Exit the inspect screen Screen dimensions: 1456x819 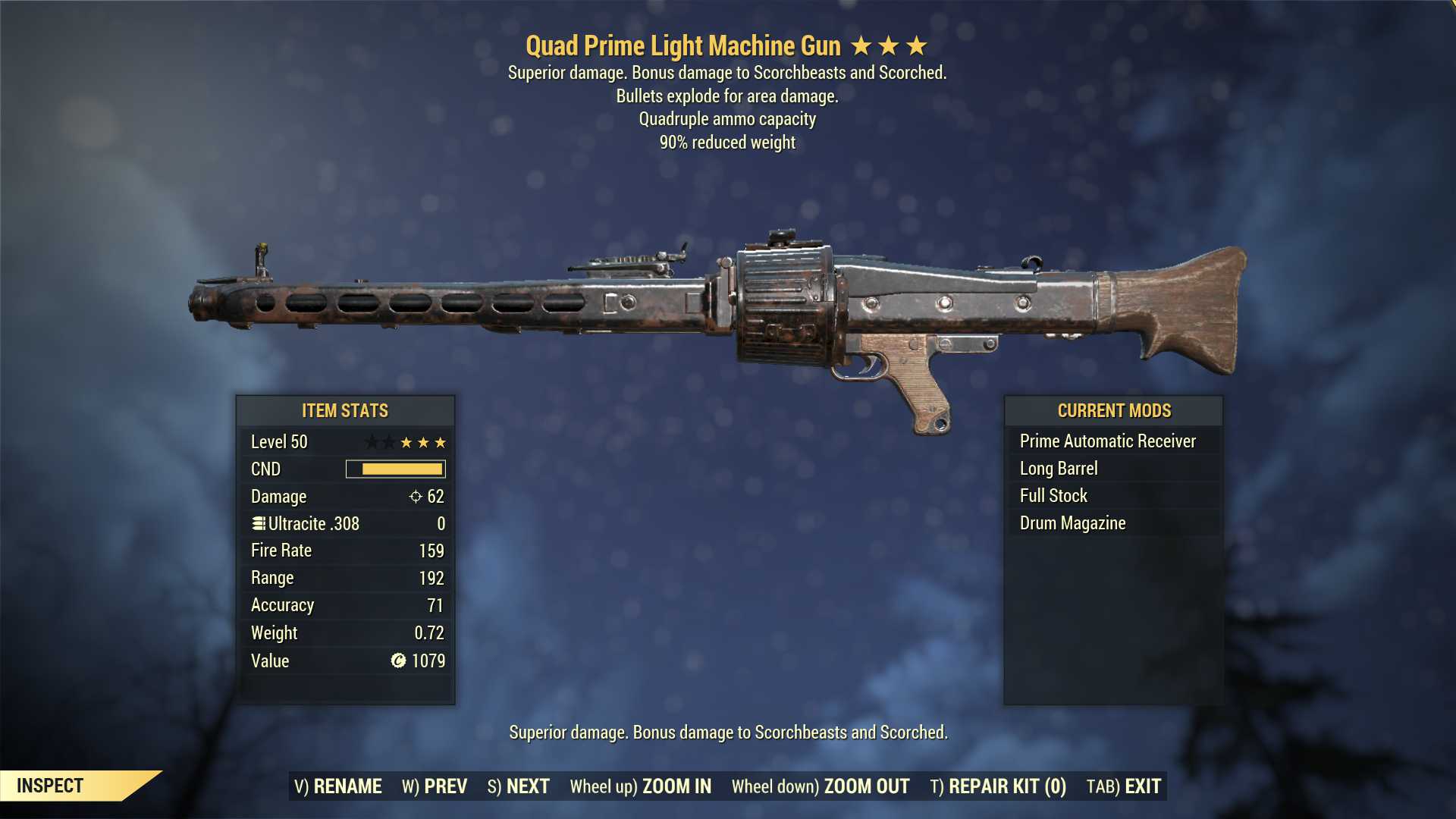click(x=1124, y=786)
